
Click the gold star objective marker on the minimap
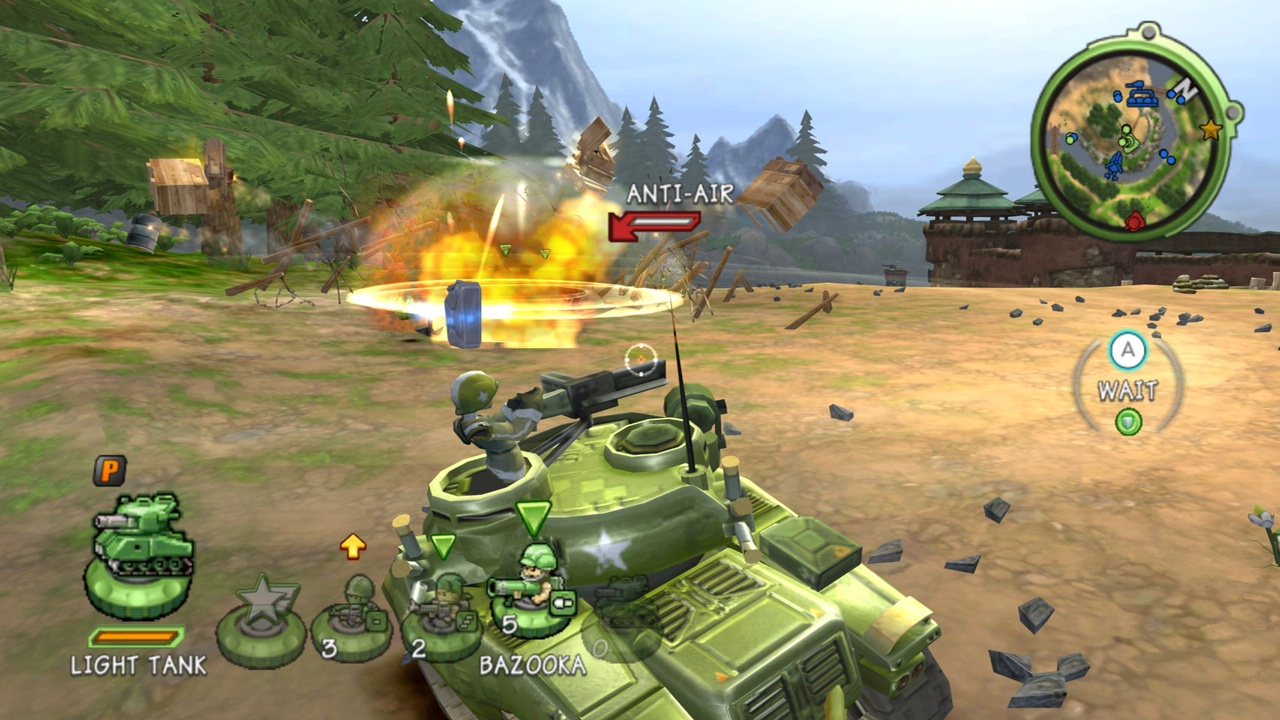pyautogui.click(x=1211, y=129)
